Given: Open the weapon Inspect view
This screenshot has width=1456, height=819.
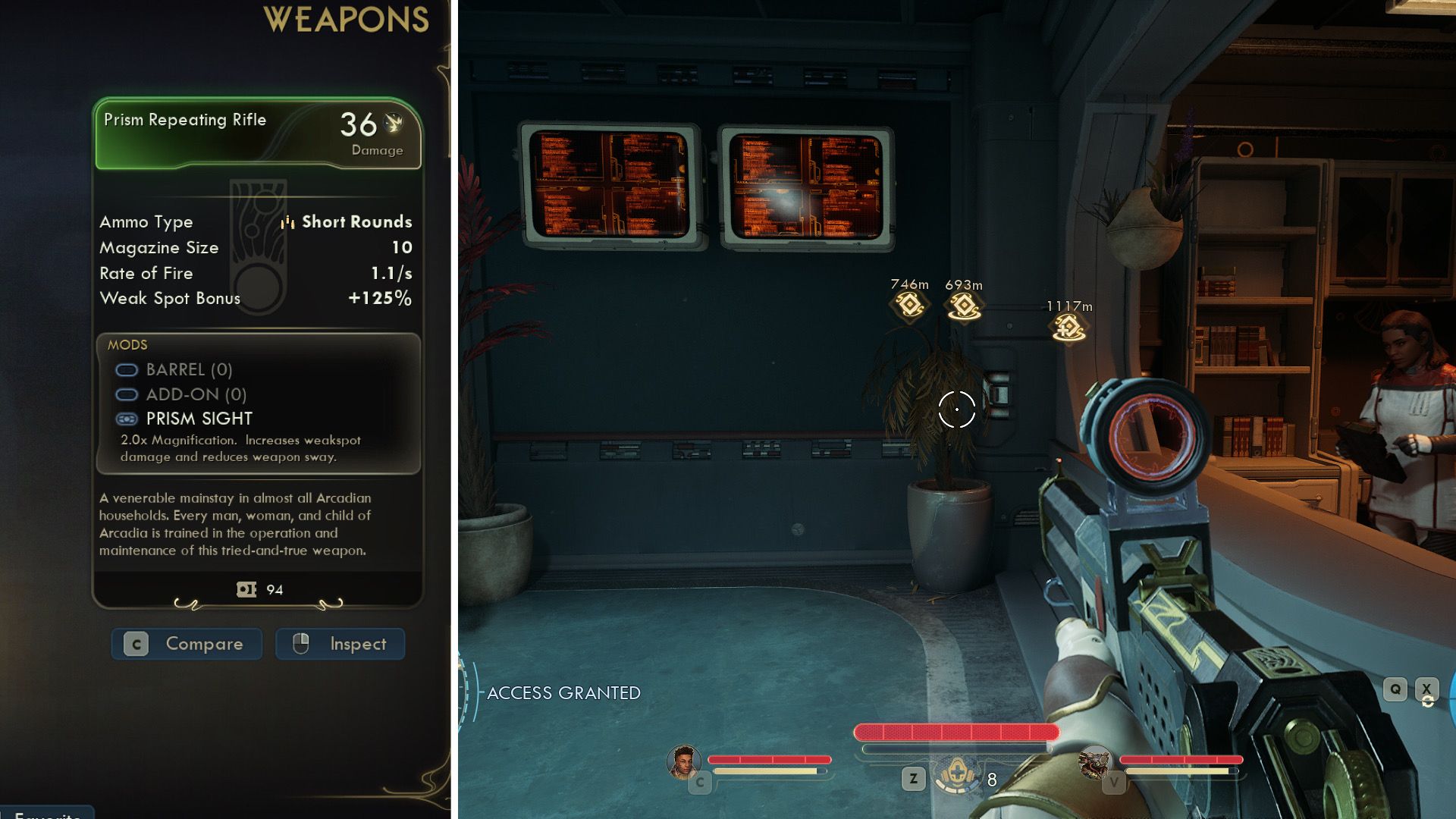Looking at the screenshot, I should click(340, 644).
